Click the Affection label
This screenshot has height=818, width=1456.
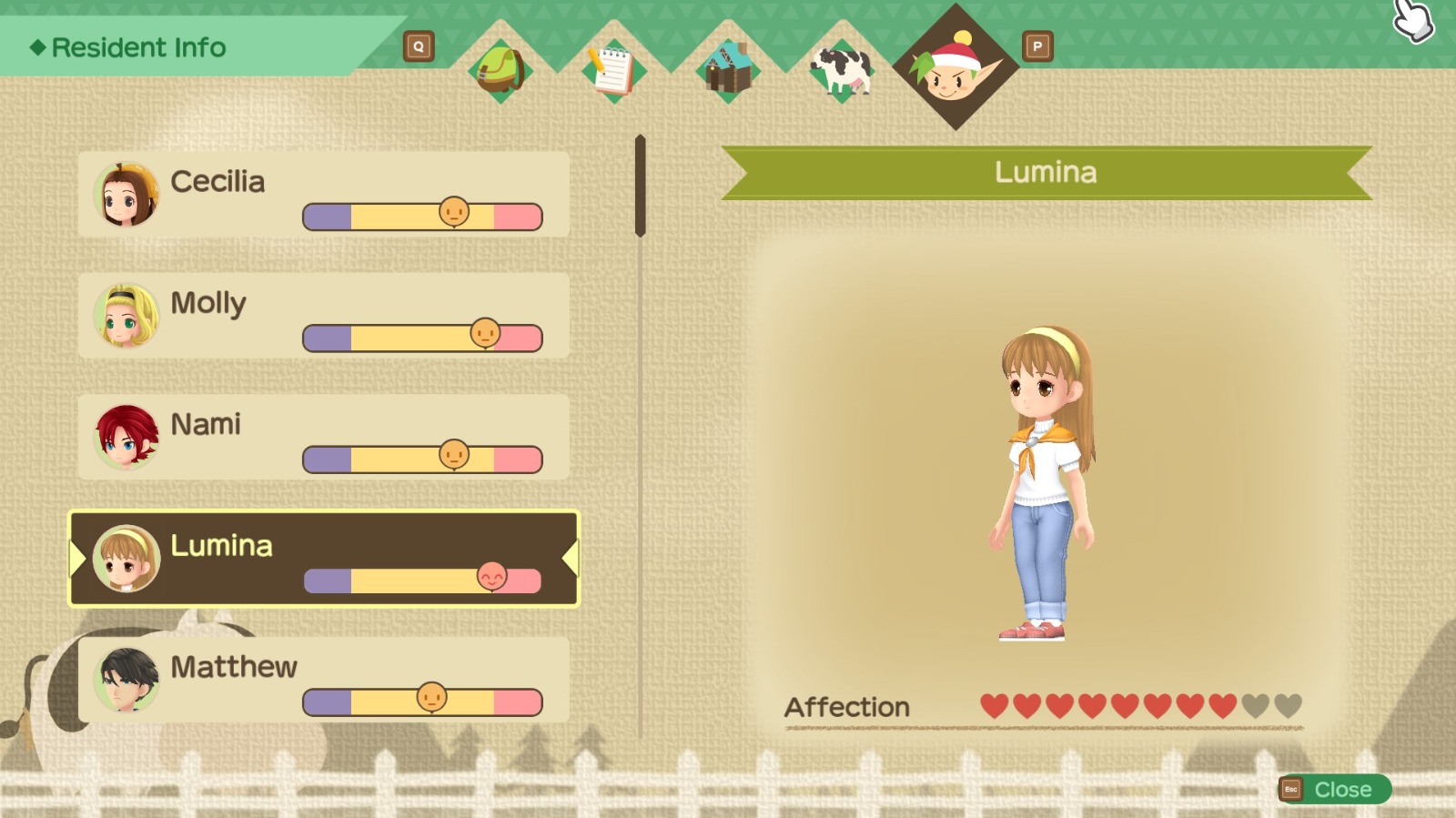tap(847, 707)
